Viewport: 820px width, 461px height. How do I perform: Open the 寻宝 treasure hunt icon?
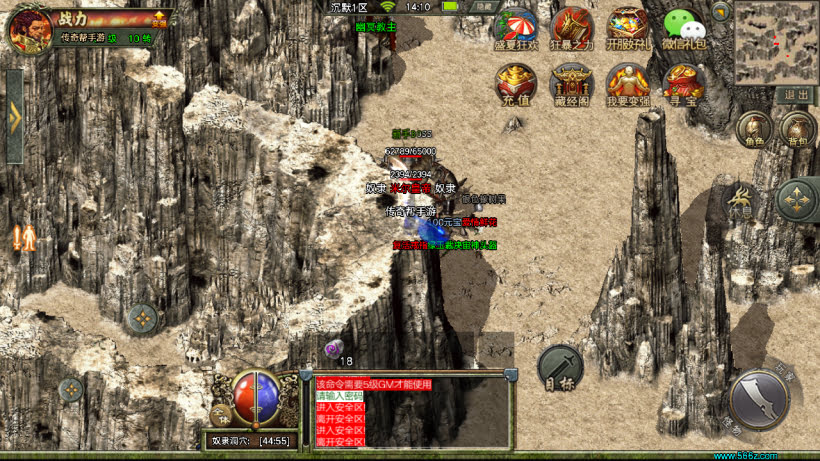click(x=684, y=83)
